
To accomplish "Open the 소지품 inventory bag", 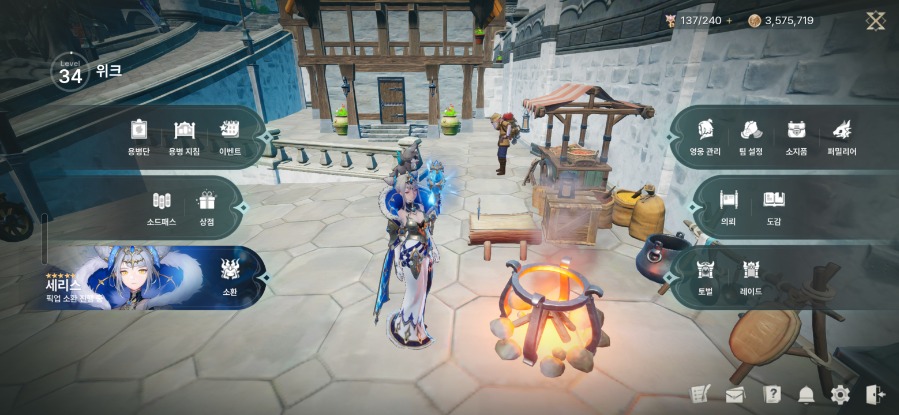I will (796, 135).
